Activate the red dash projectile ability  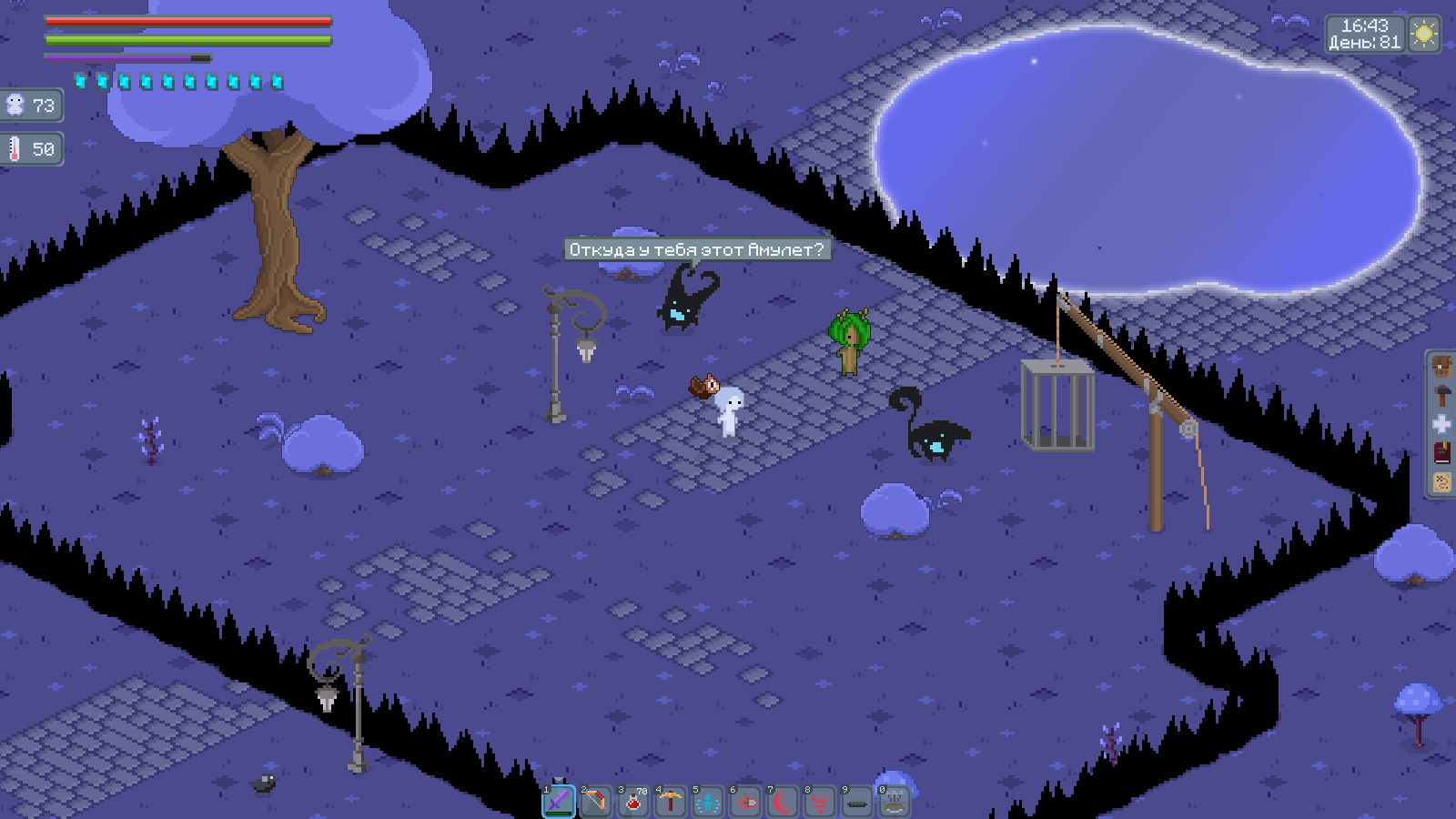(x=745, y=802)
